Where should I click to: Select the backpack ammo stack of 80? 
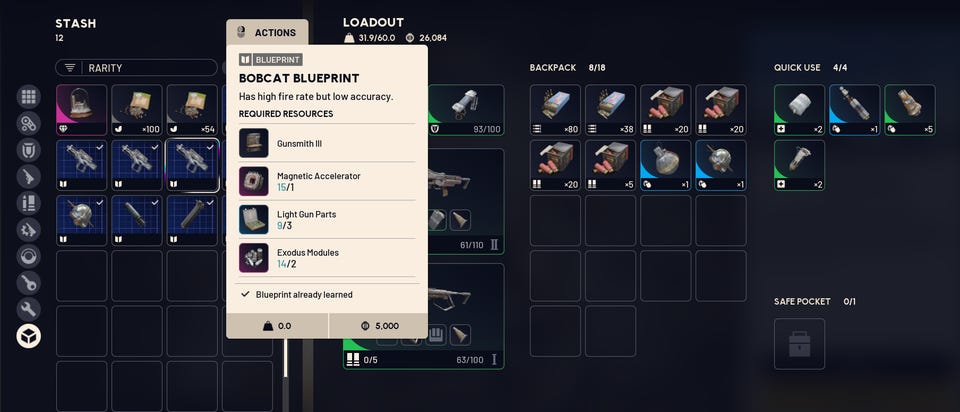click(555, 110)
